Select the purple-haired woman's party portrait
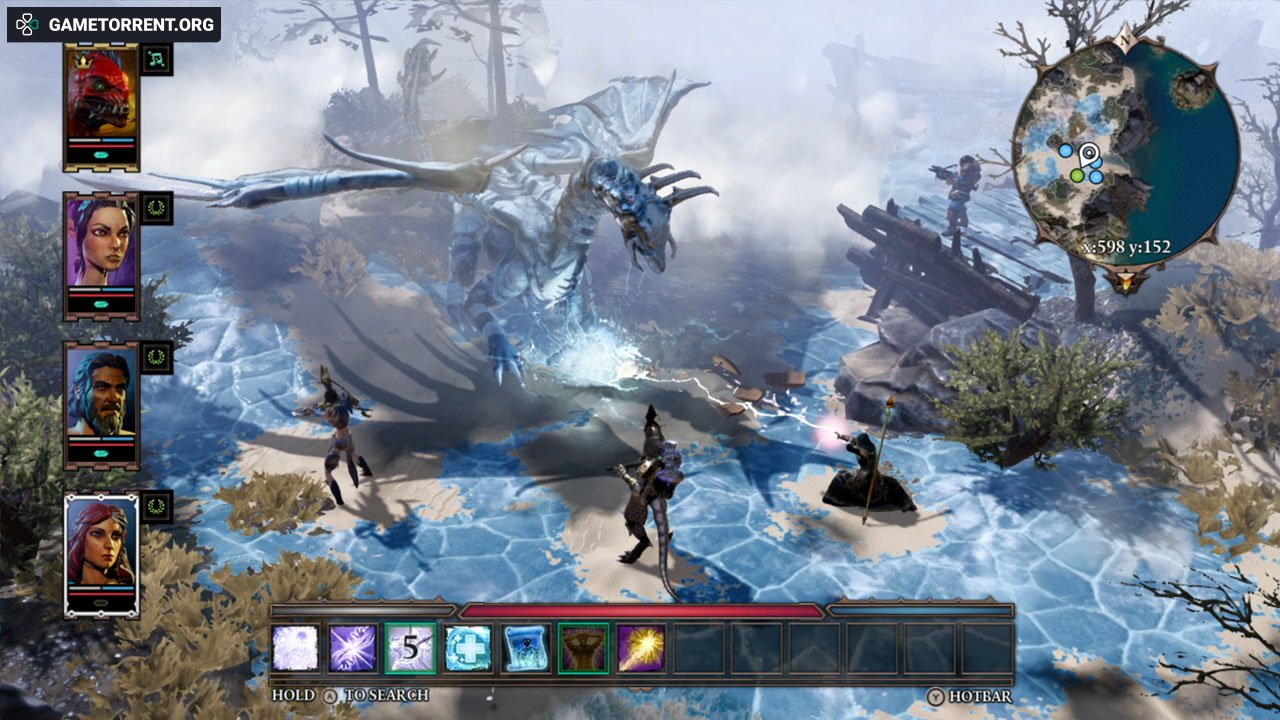Image resolution: width=1280 pixels, height=720 pixels. [x=101, y=244]
